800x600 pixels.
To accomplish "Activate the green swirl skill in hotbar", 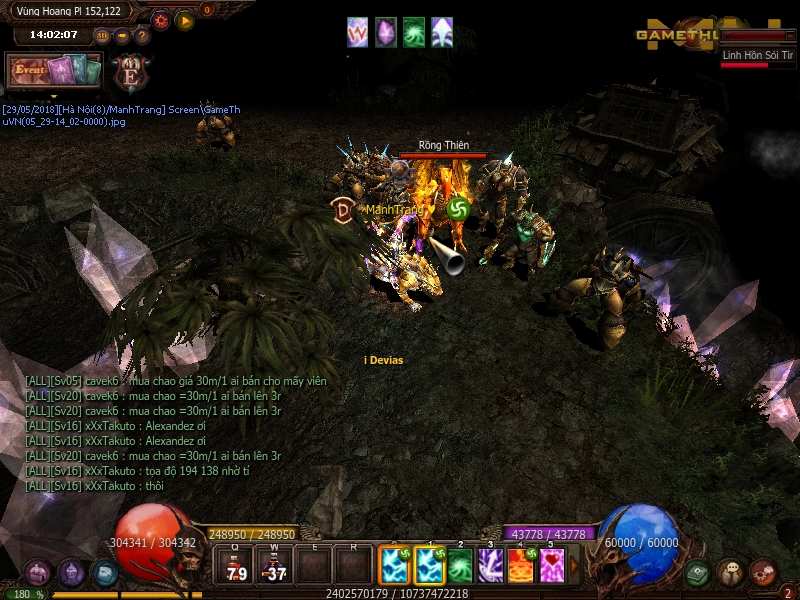I will [460, 566].
